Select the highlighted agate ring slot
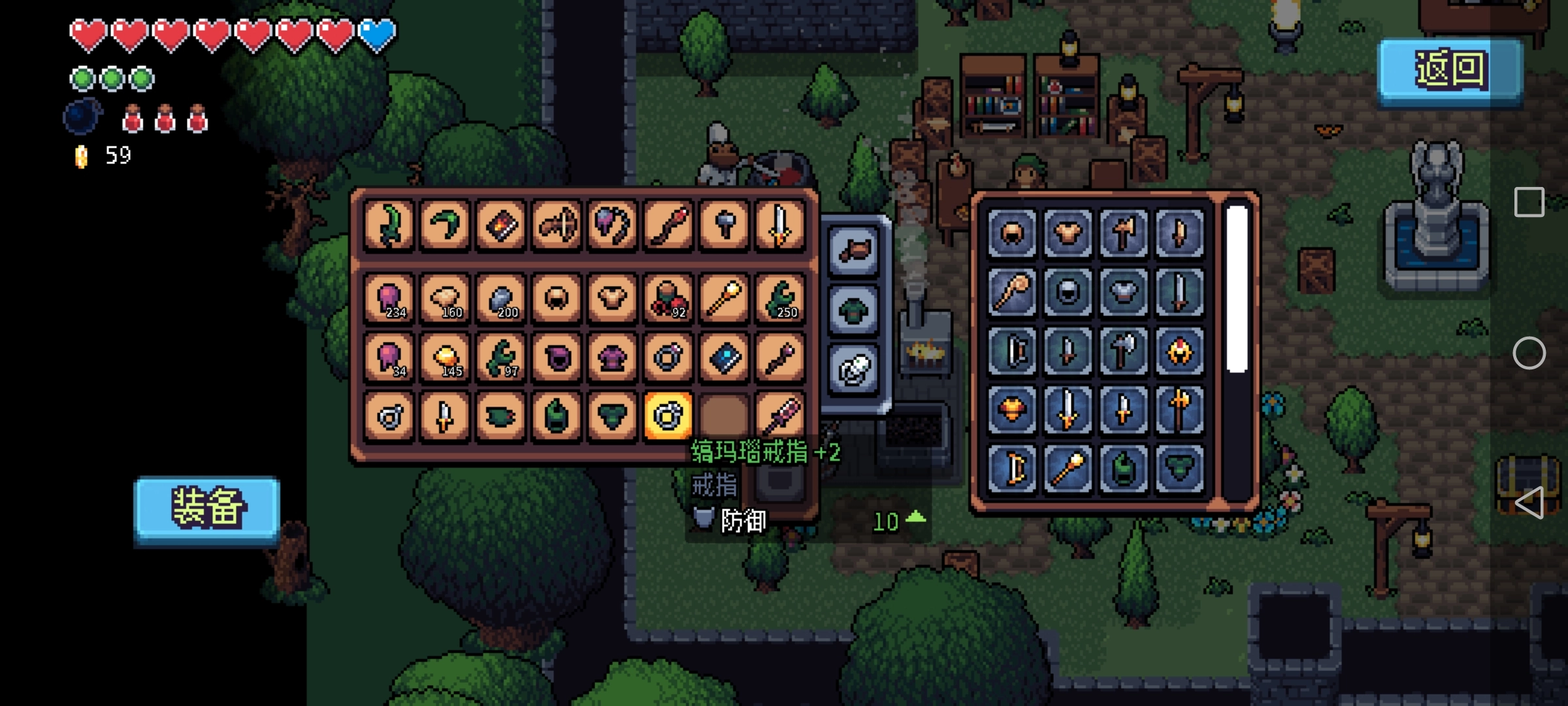This screenshot has width=1568, height=706. click(668, 415)
